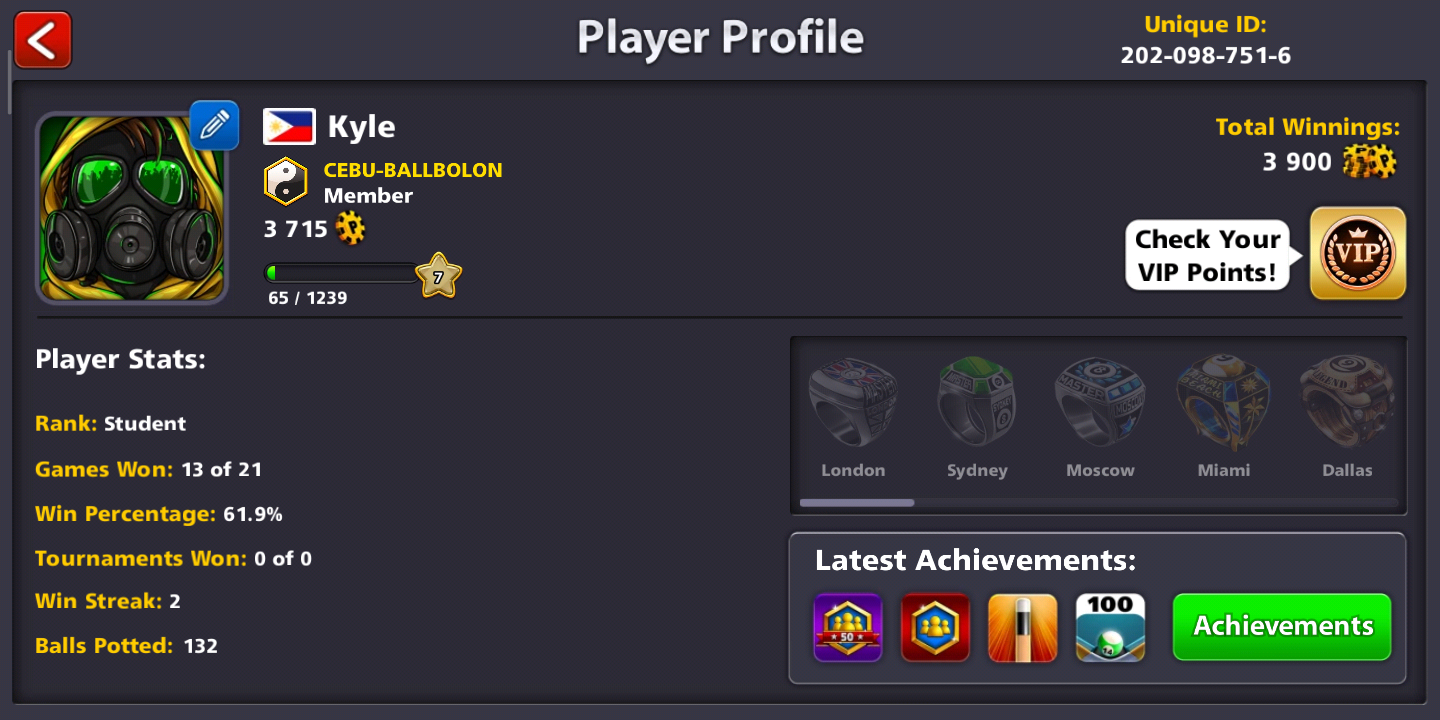Open the CEBU-BALLBOLON club page
Image resolution: width=1440 pixels, height=720 pixels.
click(412, 170)
